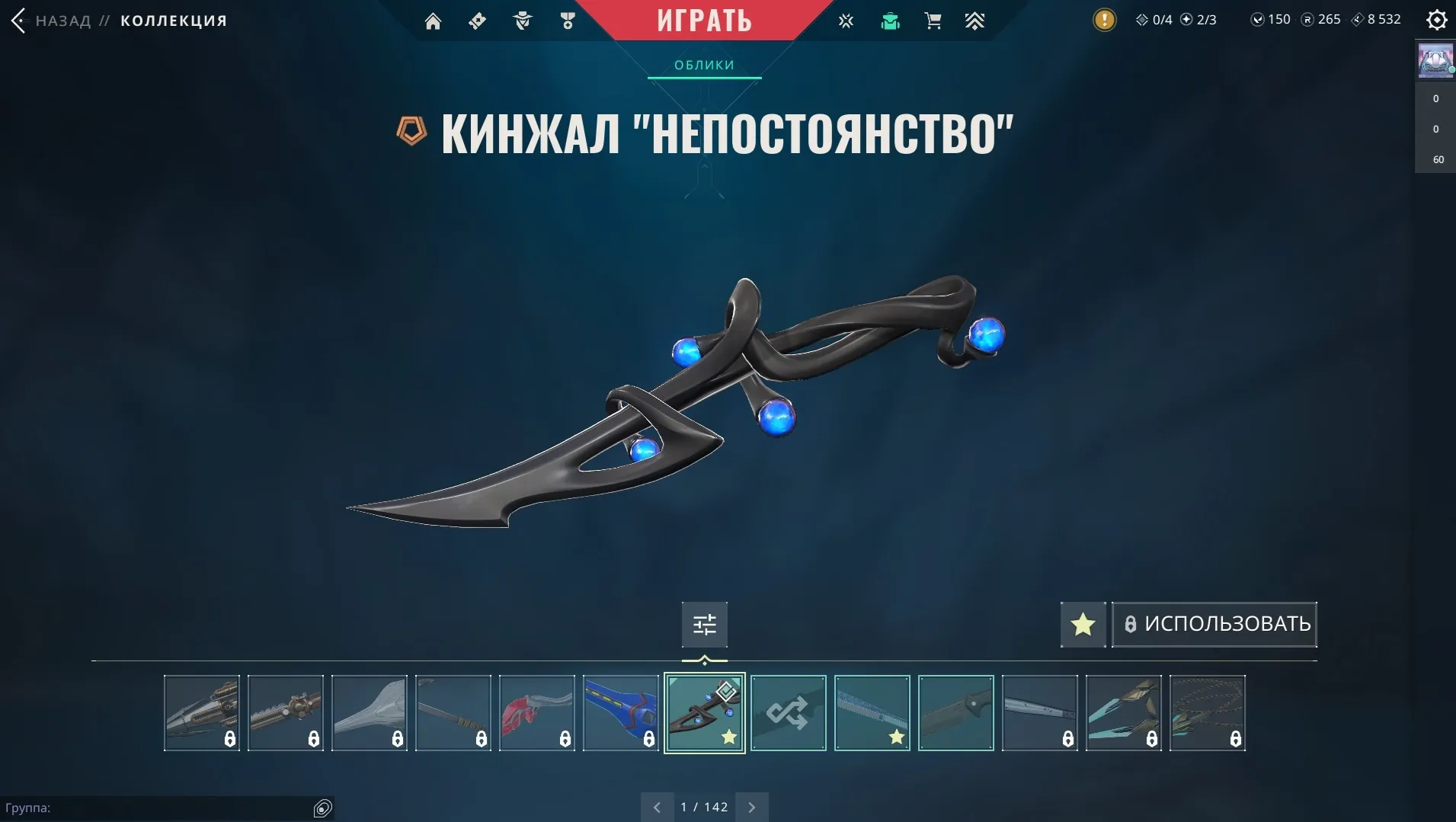Click the orange alert notification icon
The image size is (1456, 822).
click(1104, 20)
